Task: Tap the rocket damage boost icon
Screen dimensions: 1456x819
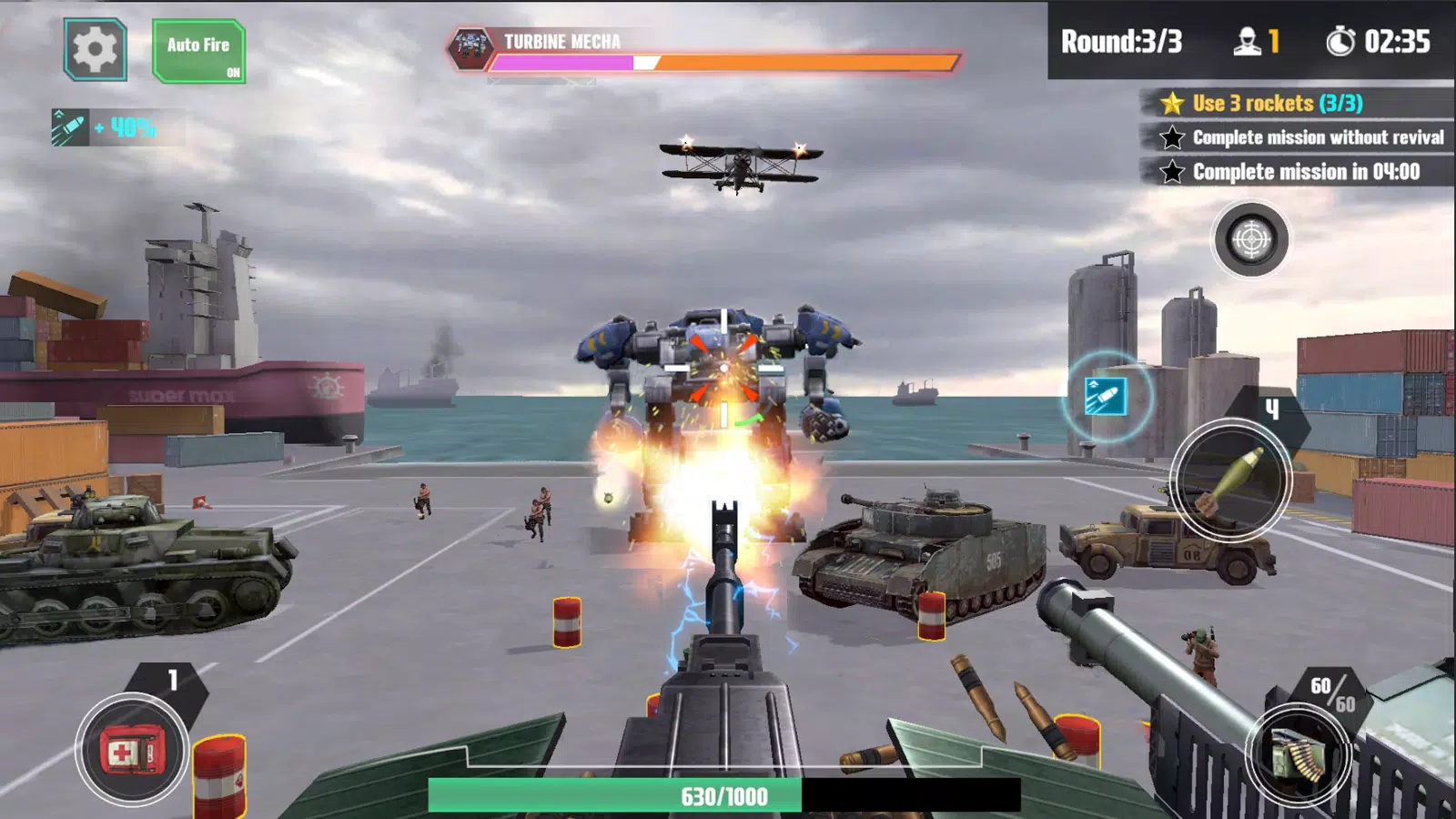Action: pos(70,127)
